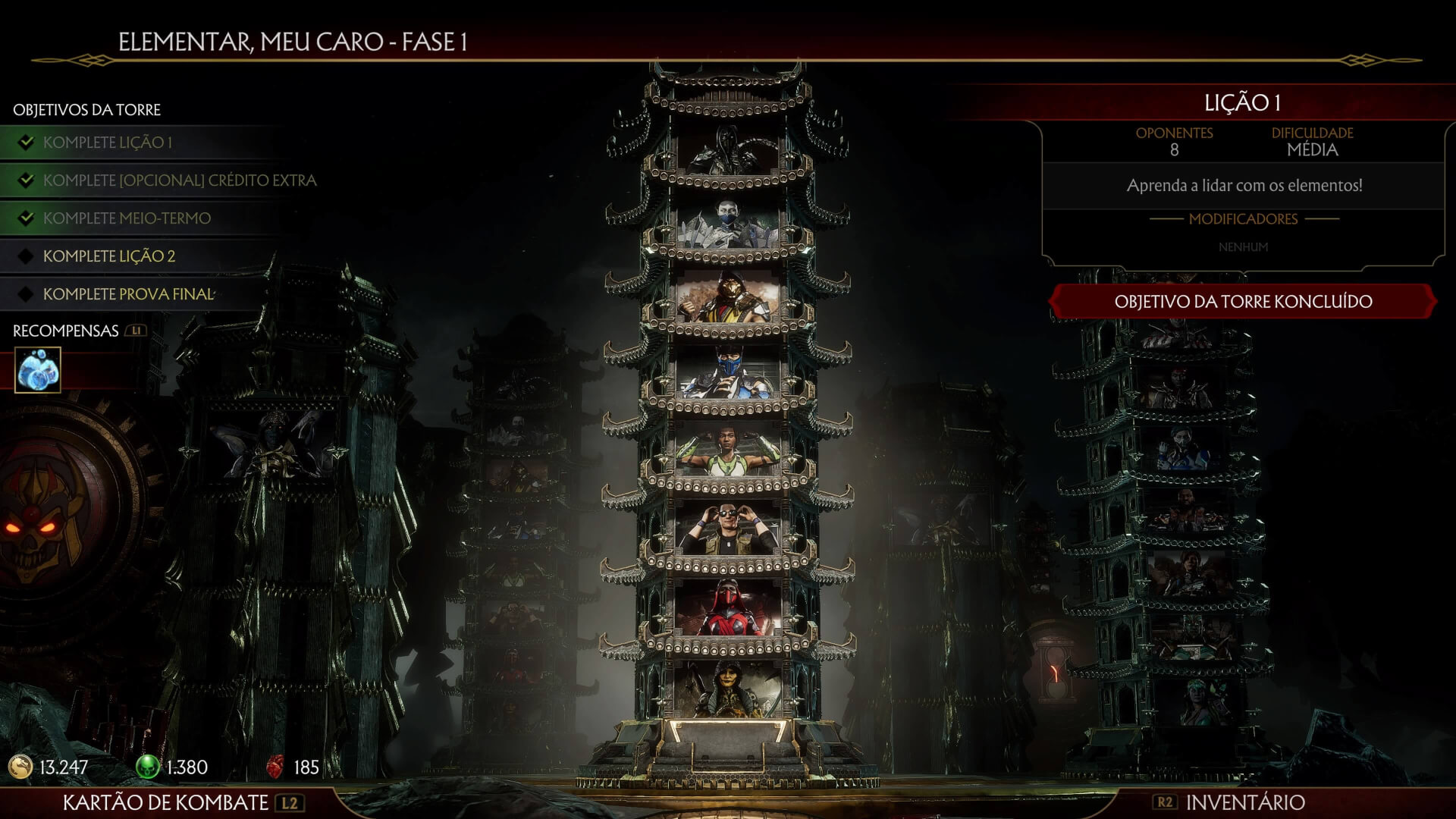Click the Objetivo da Torre Konkluído banner
The image size is (1456, 819).
1242,302
